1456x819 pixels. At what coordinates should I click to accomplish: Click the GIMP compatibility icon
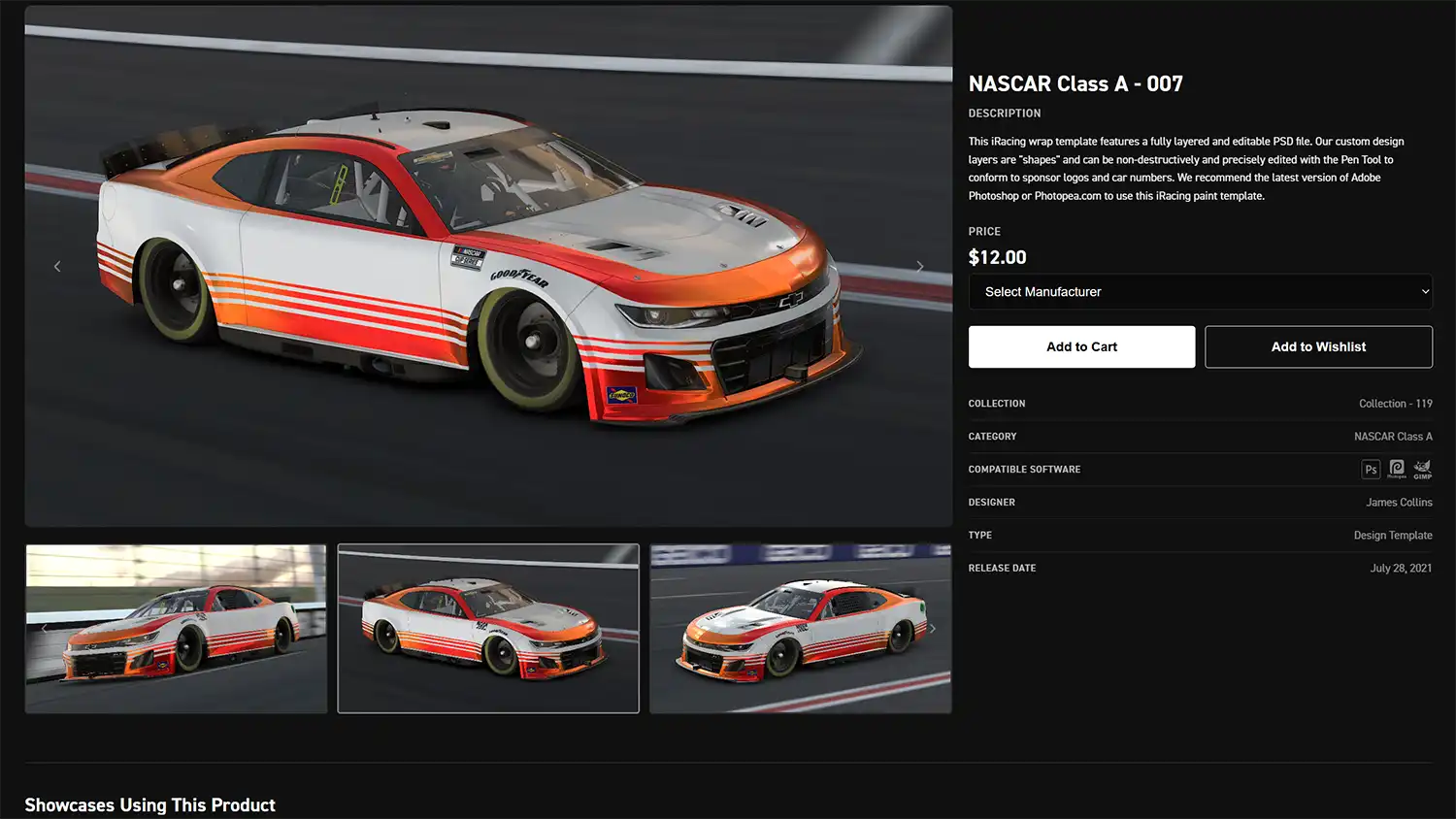coord(1422,470)
